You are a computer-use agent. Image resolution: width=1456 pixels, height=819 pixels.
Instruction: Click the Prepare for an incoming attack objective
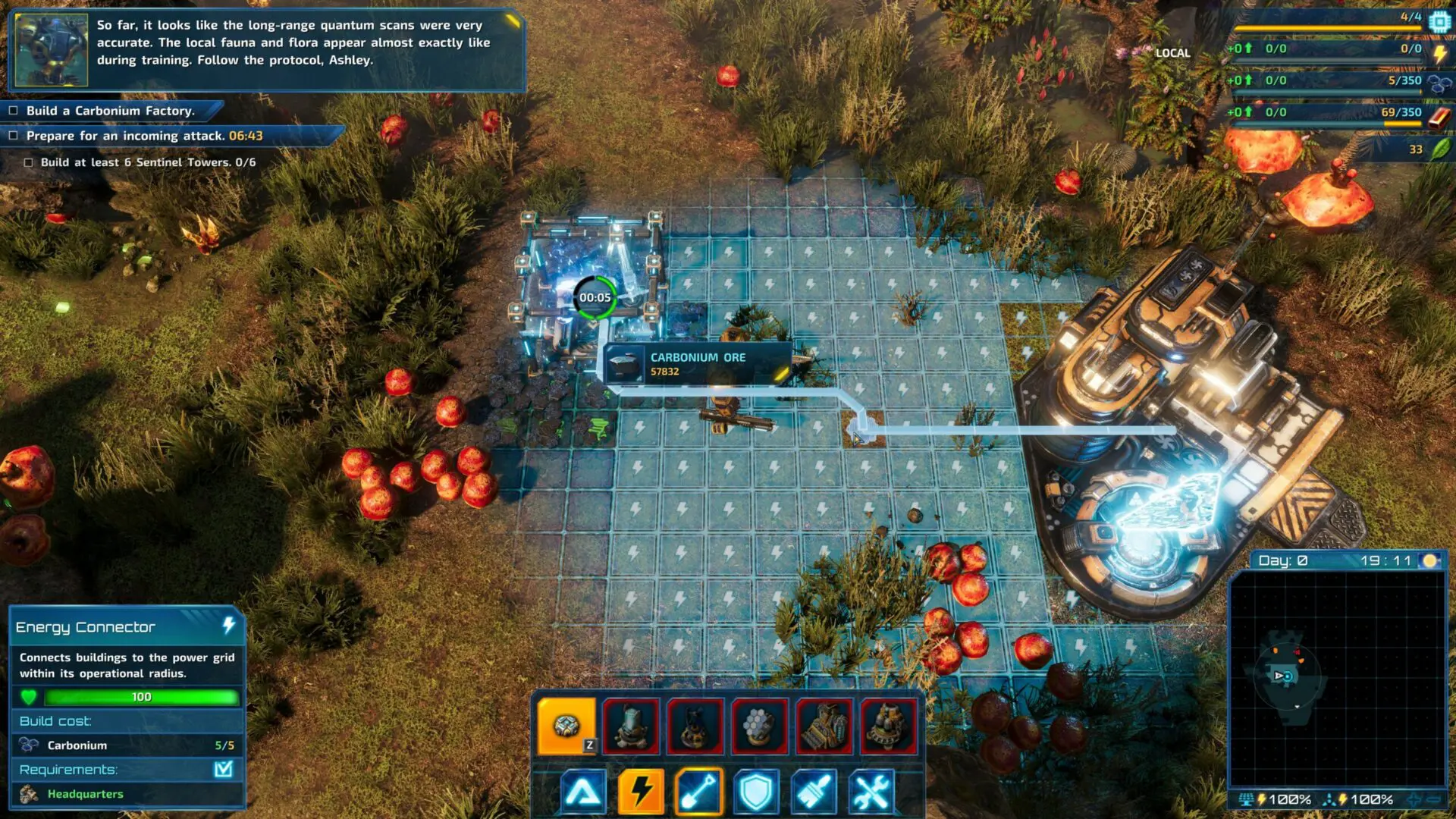(144, 136)
